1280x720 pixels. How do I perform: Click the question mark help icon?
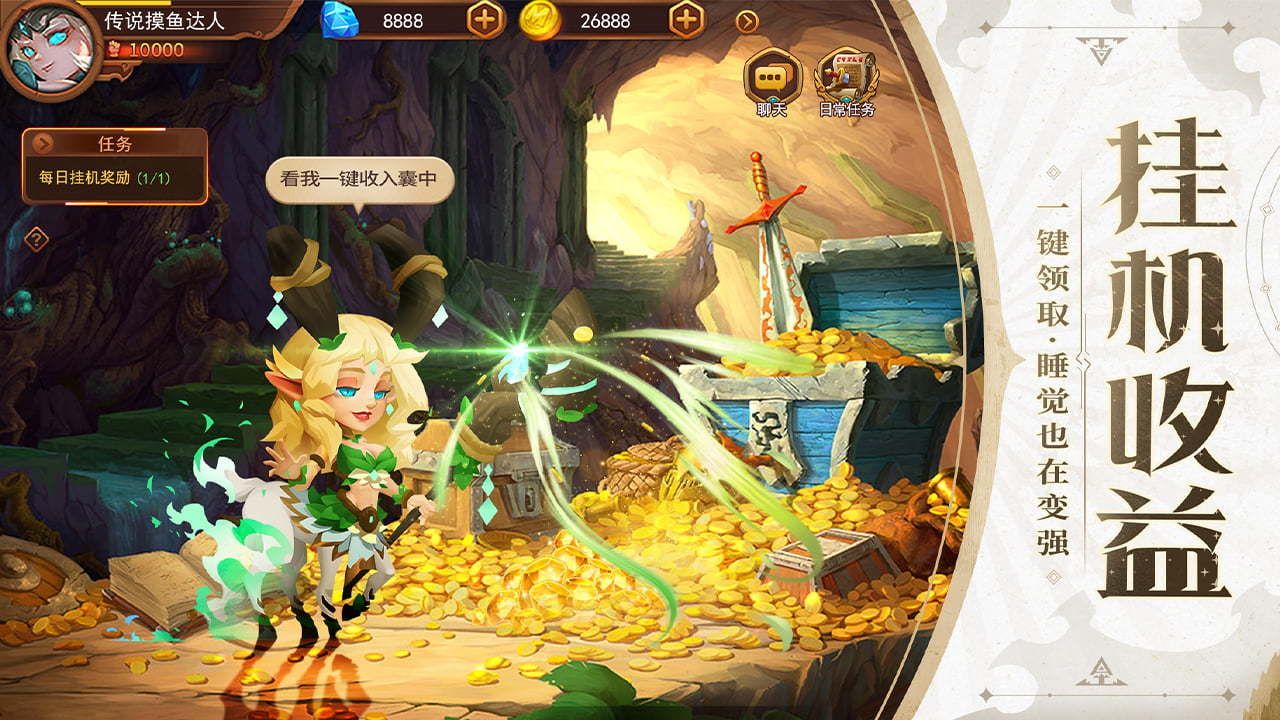pos(36,238)
